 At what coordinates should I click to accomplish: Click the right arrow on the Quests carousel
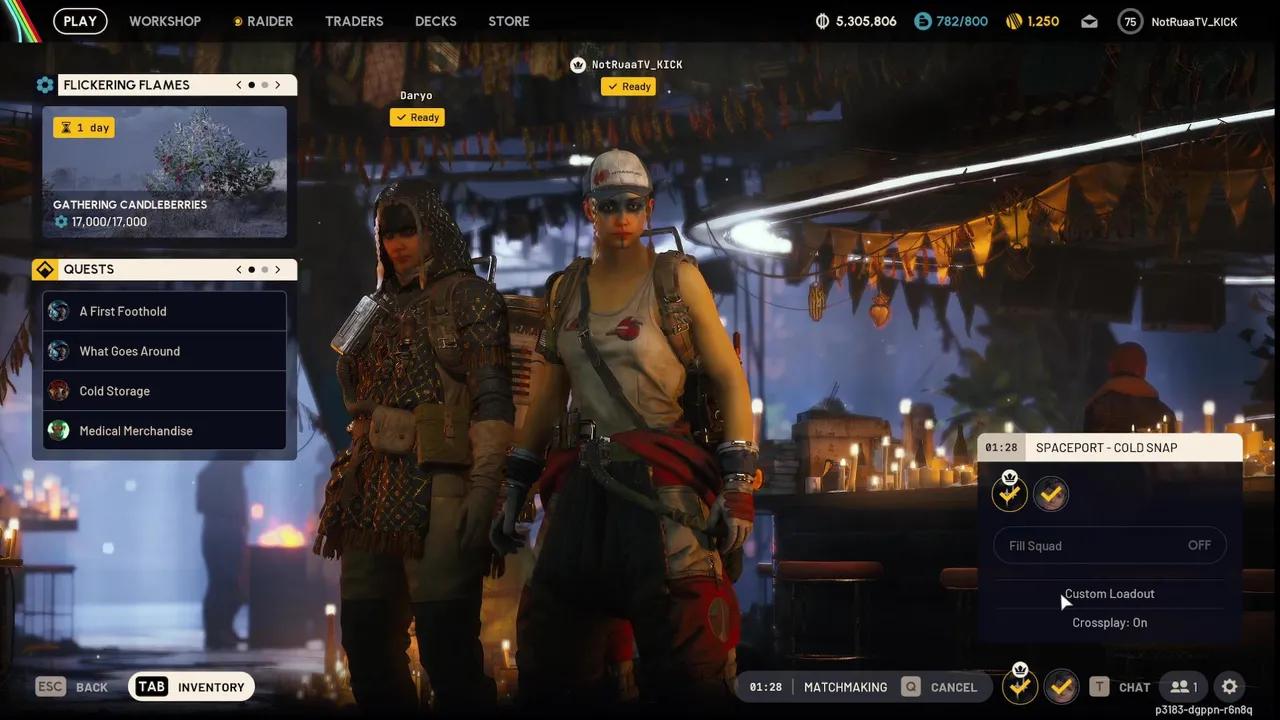point(278,268)
